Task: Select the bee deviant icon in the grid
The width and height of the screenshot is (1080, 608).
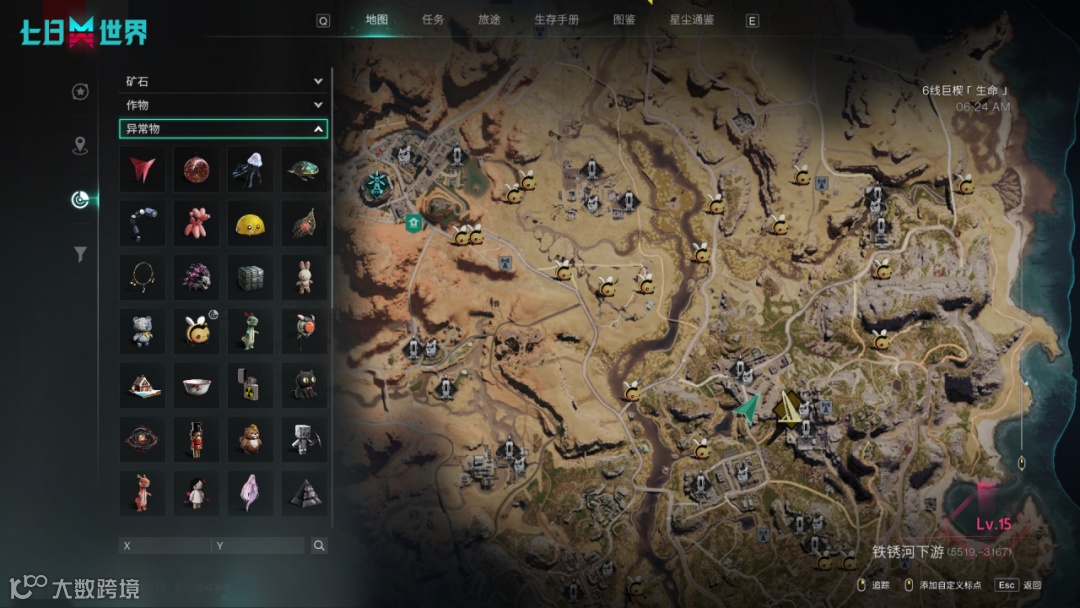Action: [x=196, y=329]
